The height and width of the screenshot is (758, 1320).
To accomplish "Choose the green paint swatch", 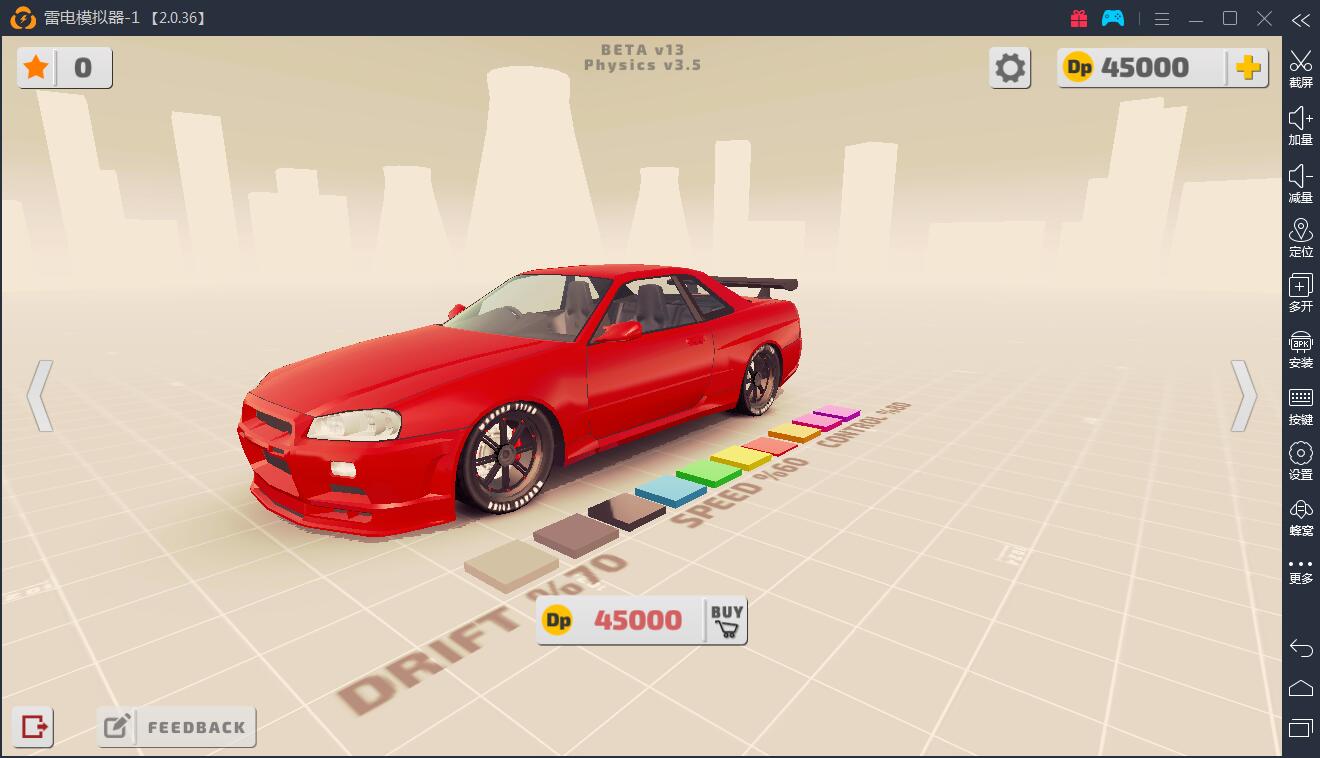I will pyautogui.click(x=708, y=472).
